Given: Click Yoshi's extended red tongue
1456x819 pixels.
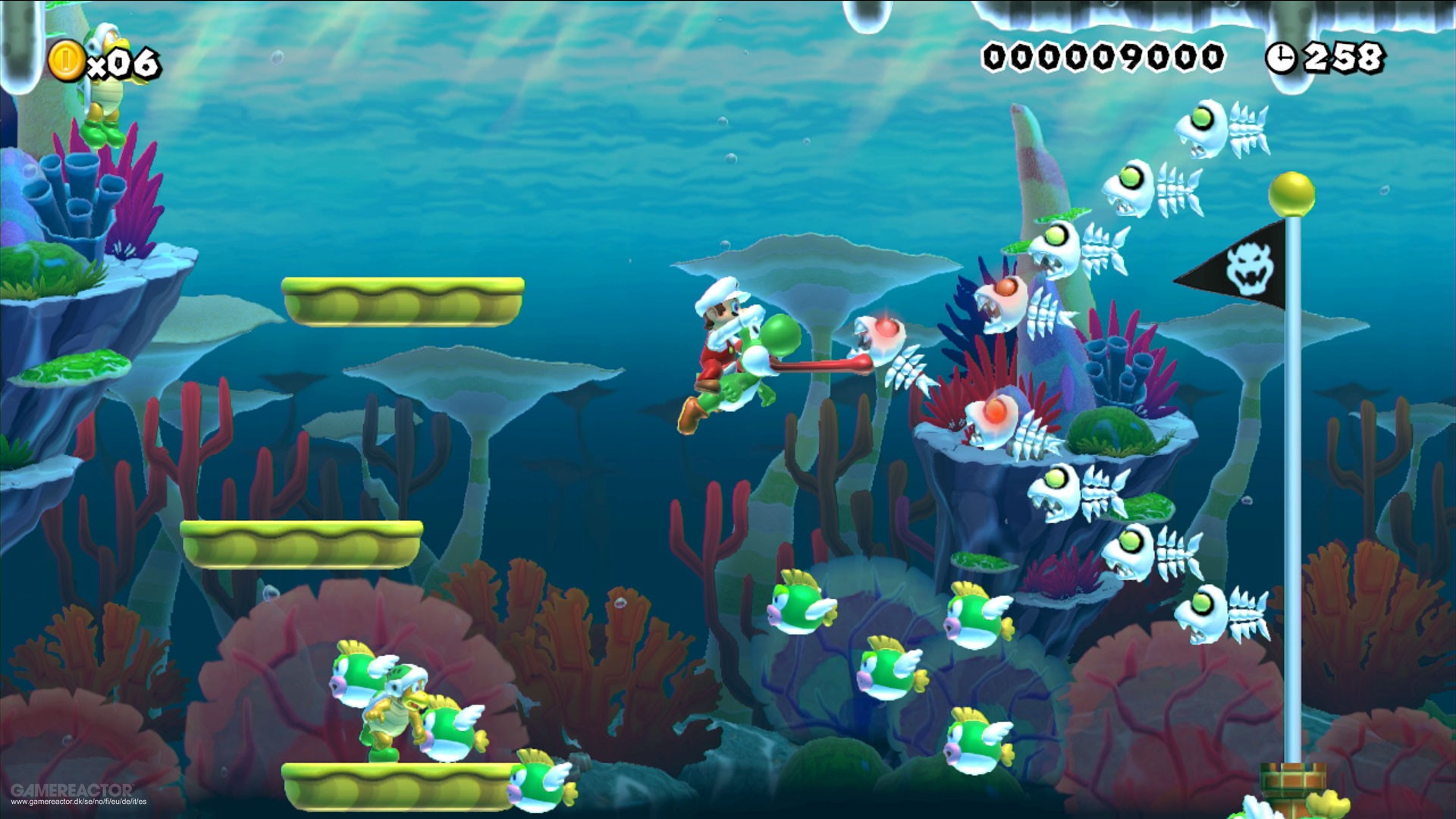Looking at the screenshot, I should 819,366.
